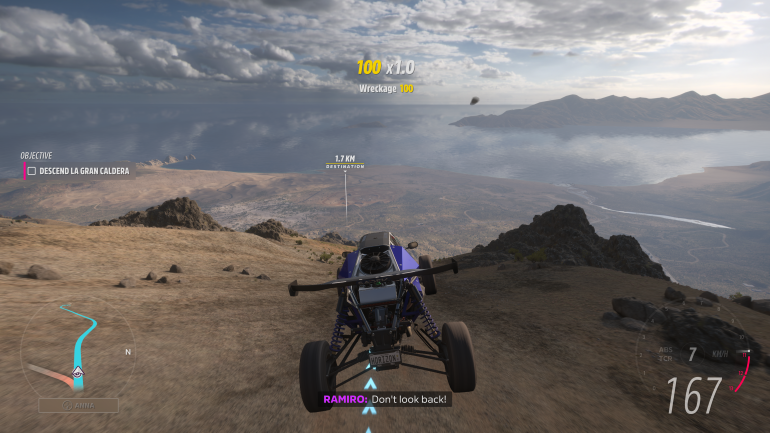Click the ANNA box below the minimap
770x433 pixels.
click(x=78, y=405)
